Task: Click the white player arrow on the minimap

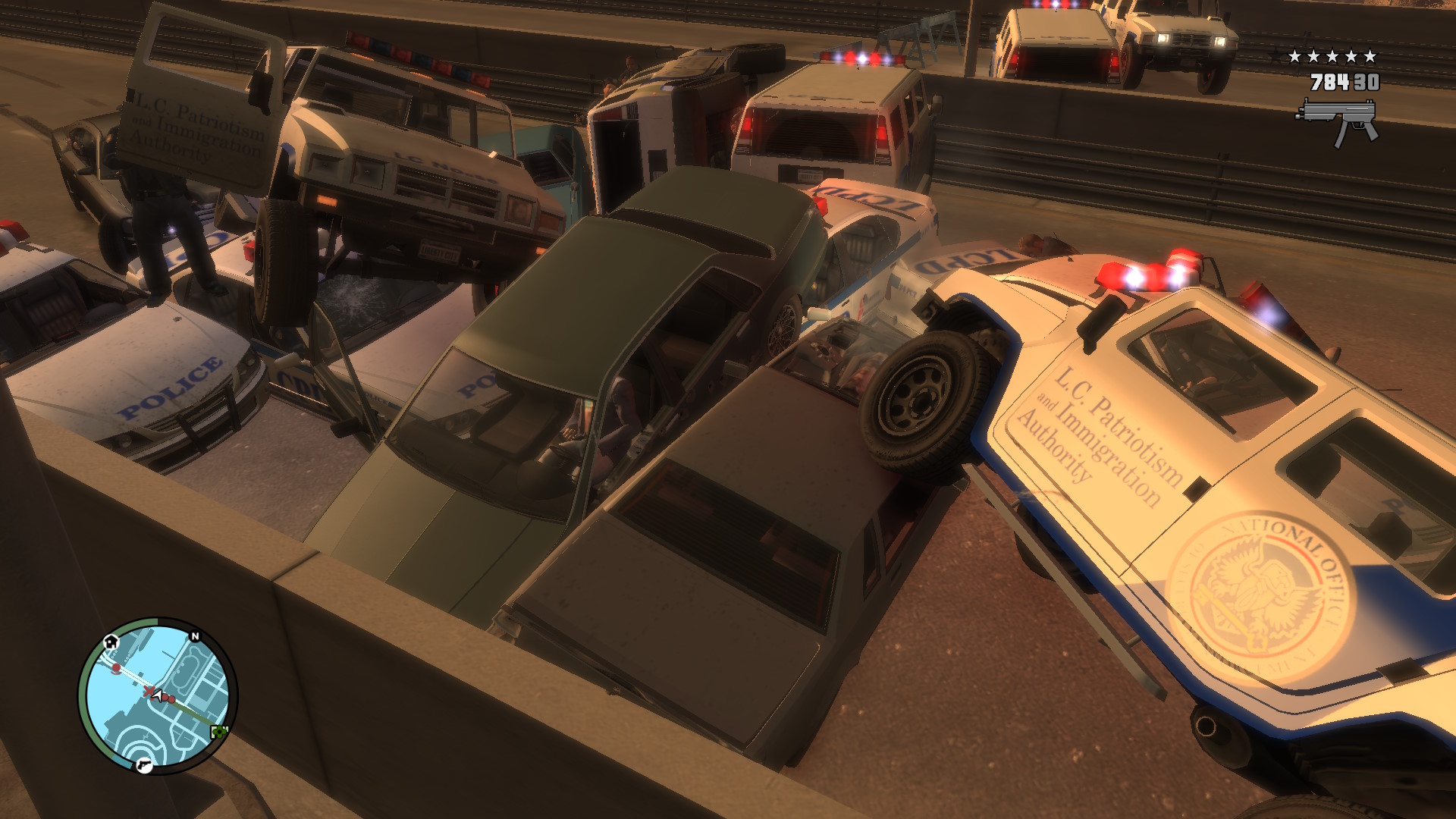Action: [x=158, y=696]
